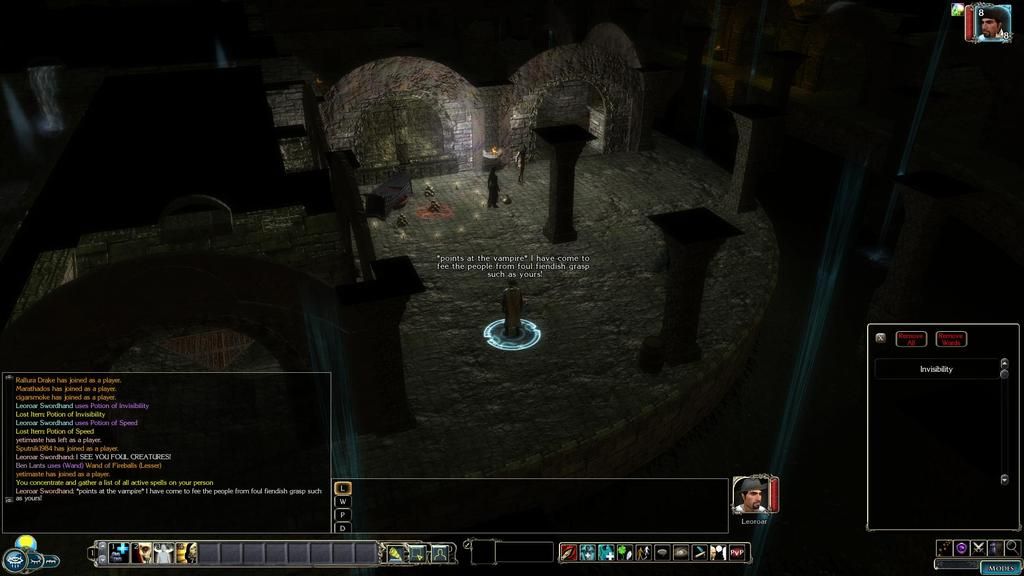
Task: Click the purple swirl icon
Action: click(x=961, y=547)
